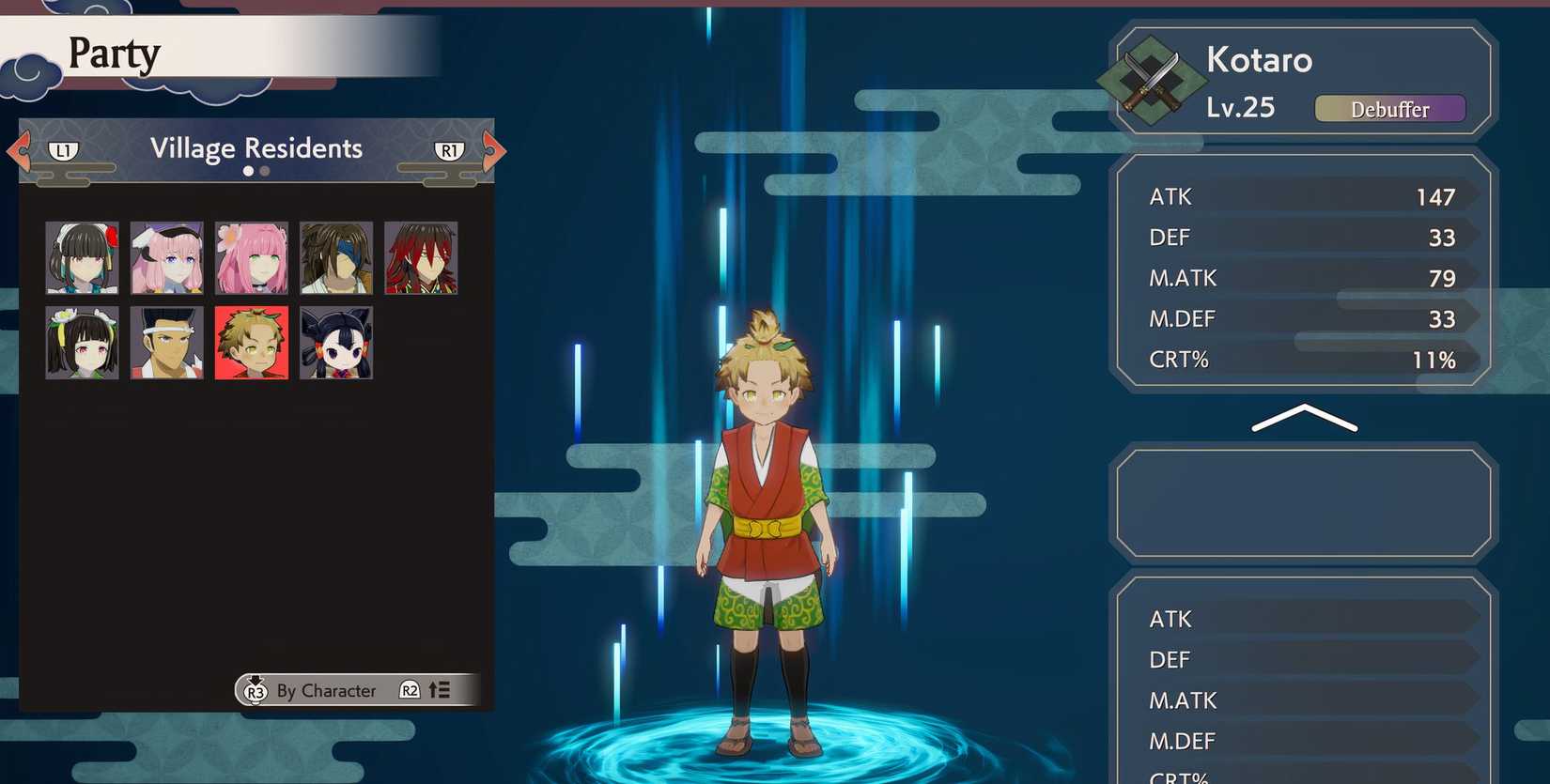Open the L1 previous category tab
This screenshot has height=784, width=1550.
click(64, 148)
